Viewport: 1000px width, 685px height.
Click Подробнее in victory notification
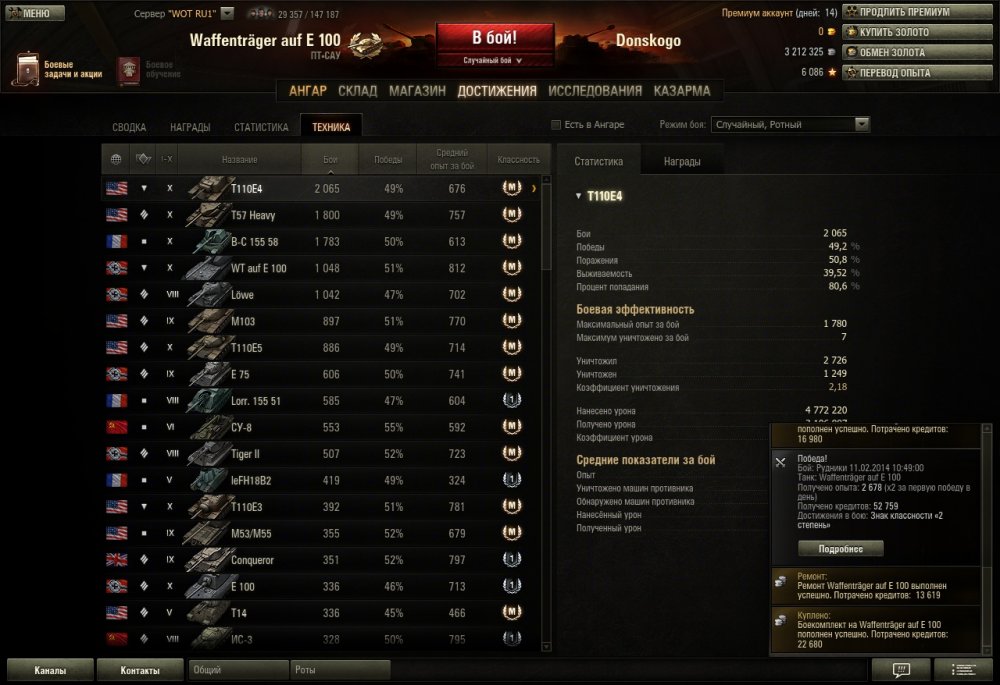(841, 548)
